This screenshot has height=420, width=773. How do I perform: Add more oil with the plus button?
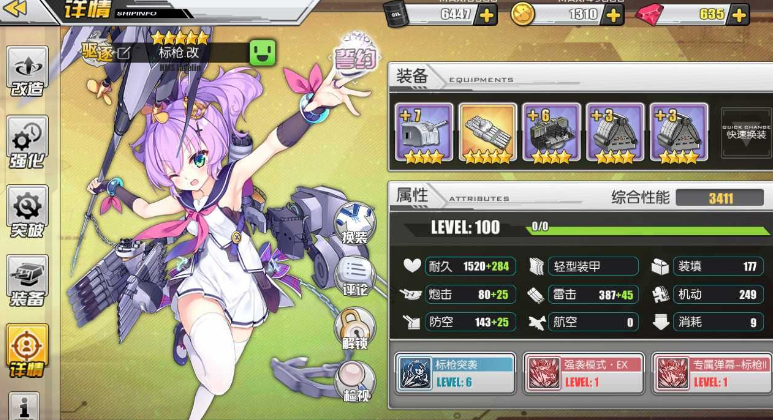click(x=486, y=15)
